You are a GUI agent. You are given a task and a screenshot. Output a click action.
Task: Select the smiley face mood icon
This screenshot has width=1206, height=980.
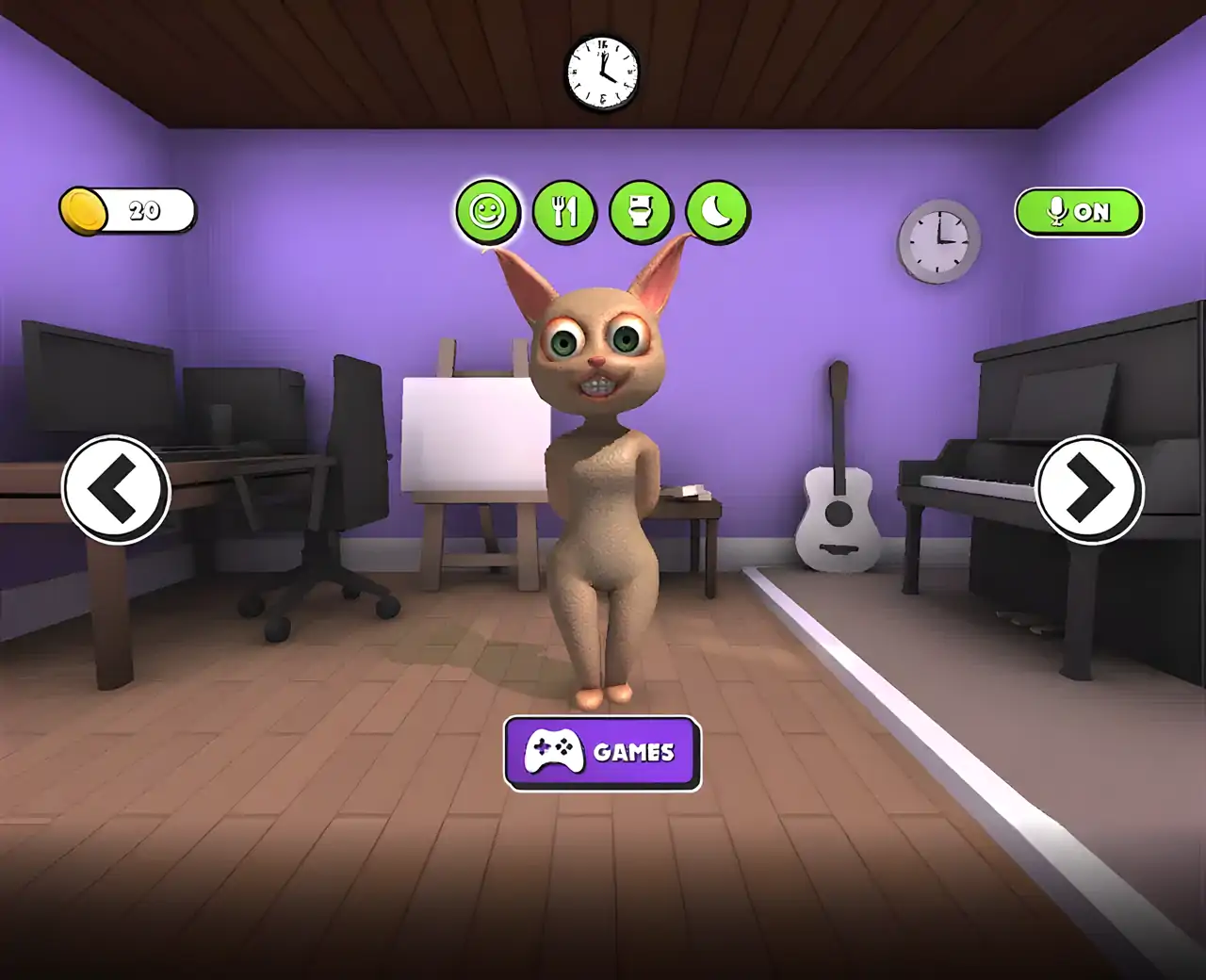(488, 211)
